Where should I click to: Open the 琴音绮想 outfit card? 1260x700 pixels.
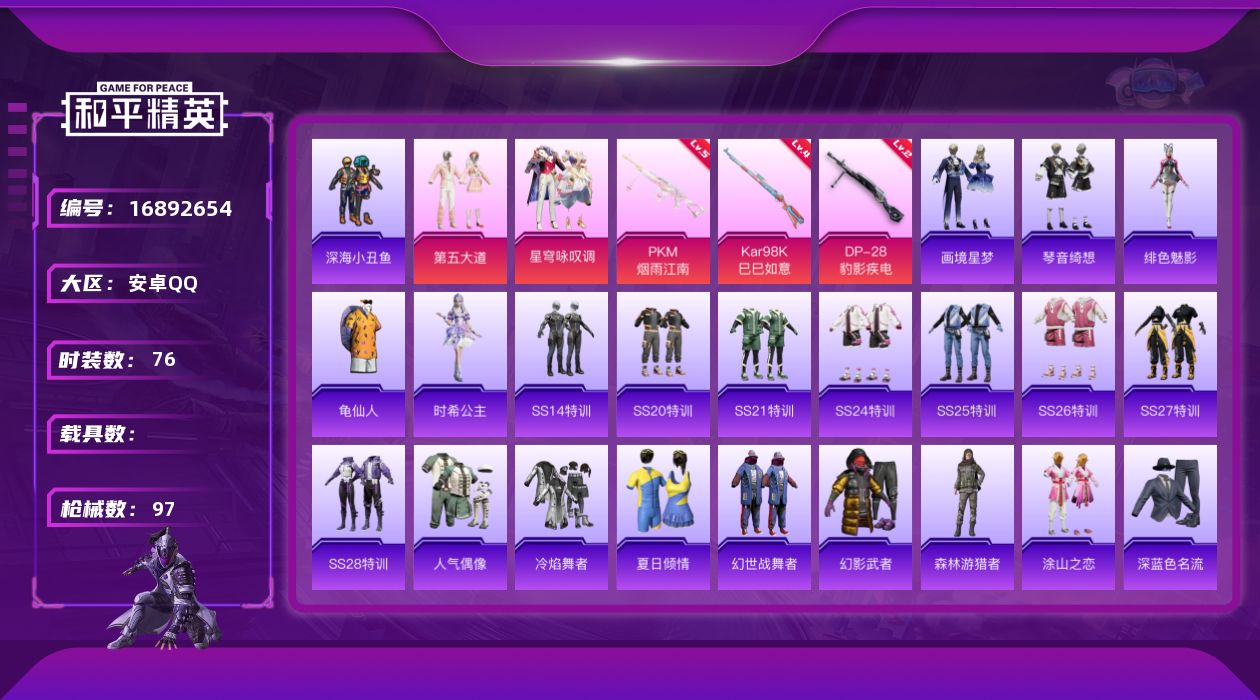point(1068,211)
